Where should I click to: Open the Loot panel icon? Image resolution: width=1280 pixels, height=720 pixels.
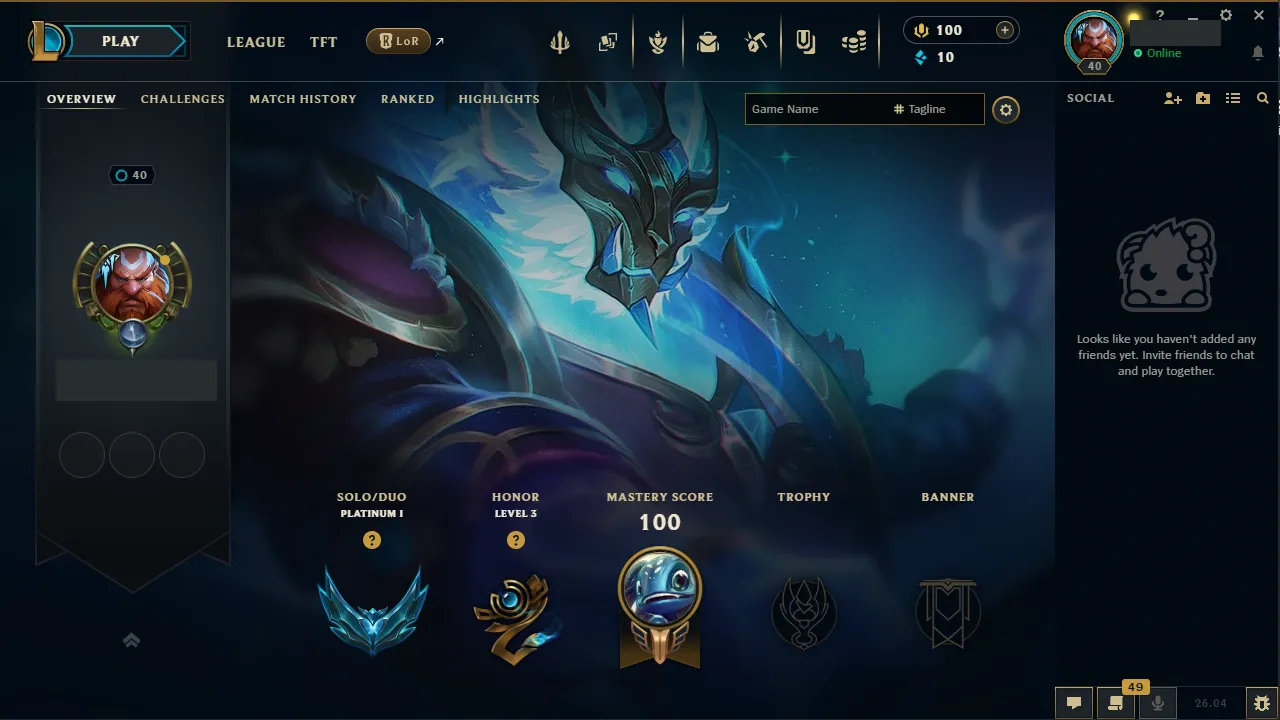[x=756, y=41]
